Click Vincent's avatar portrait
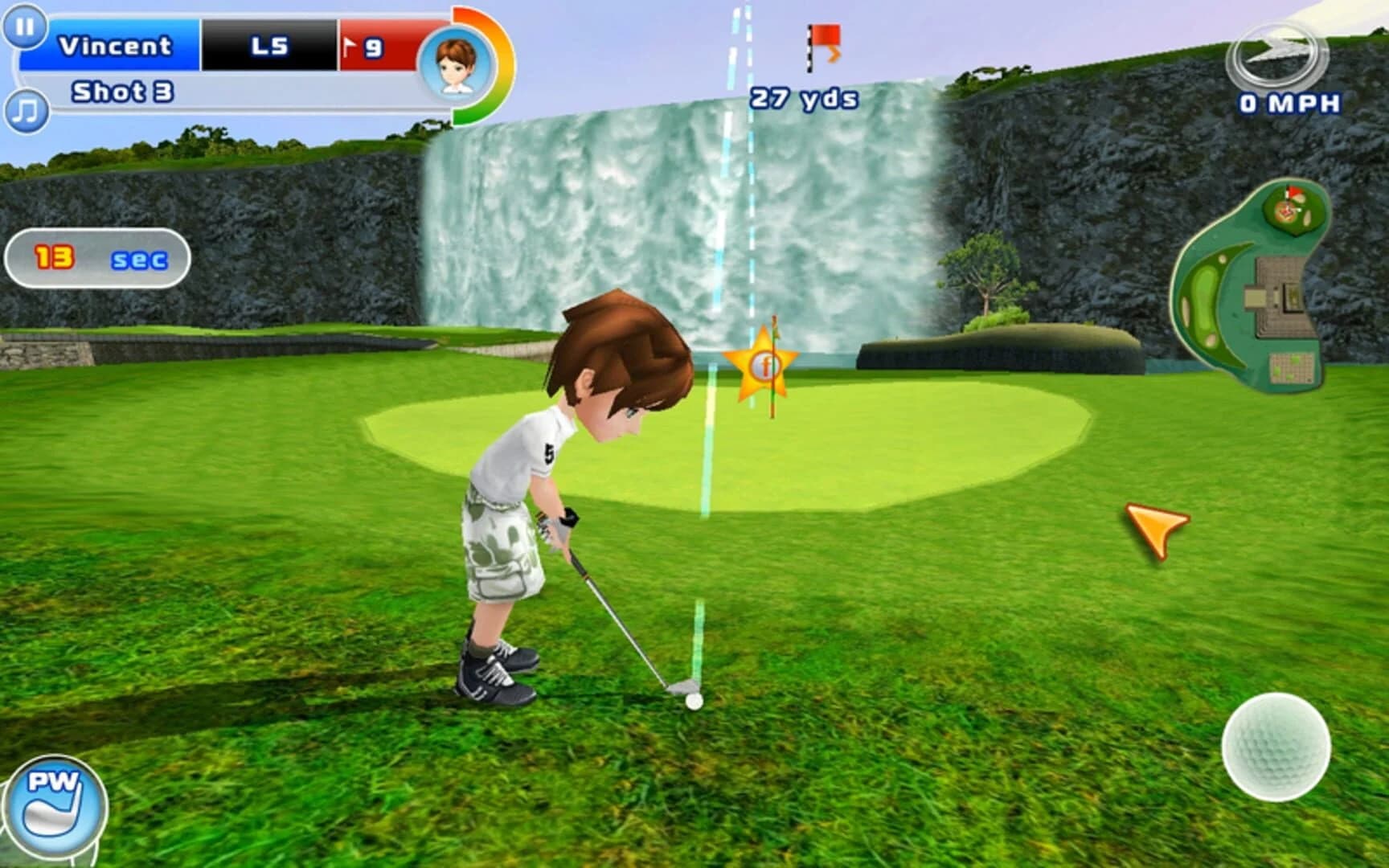 point(454,64)
